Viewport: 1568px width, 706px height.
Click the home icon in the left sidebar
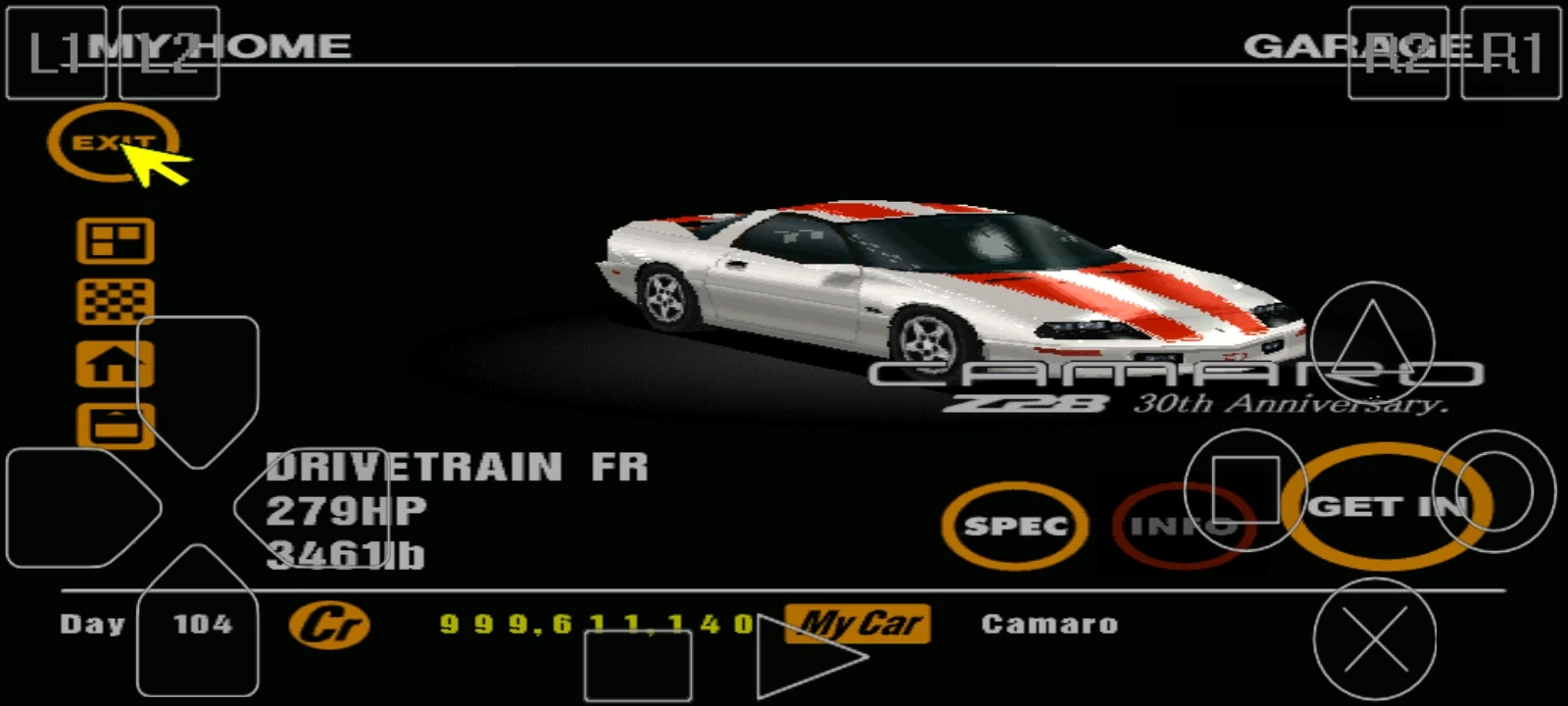112,365
